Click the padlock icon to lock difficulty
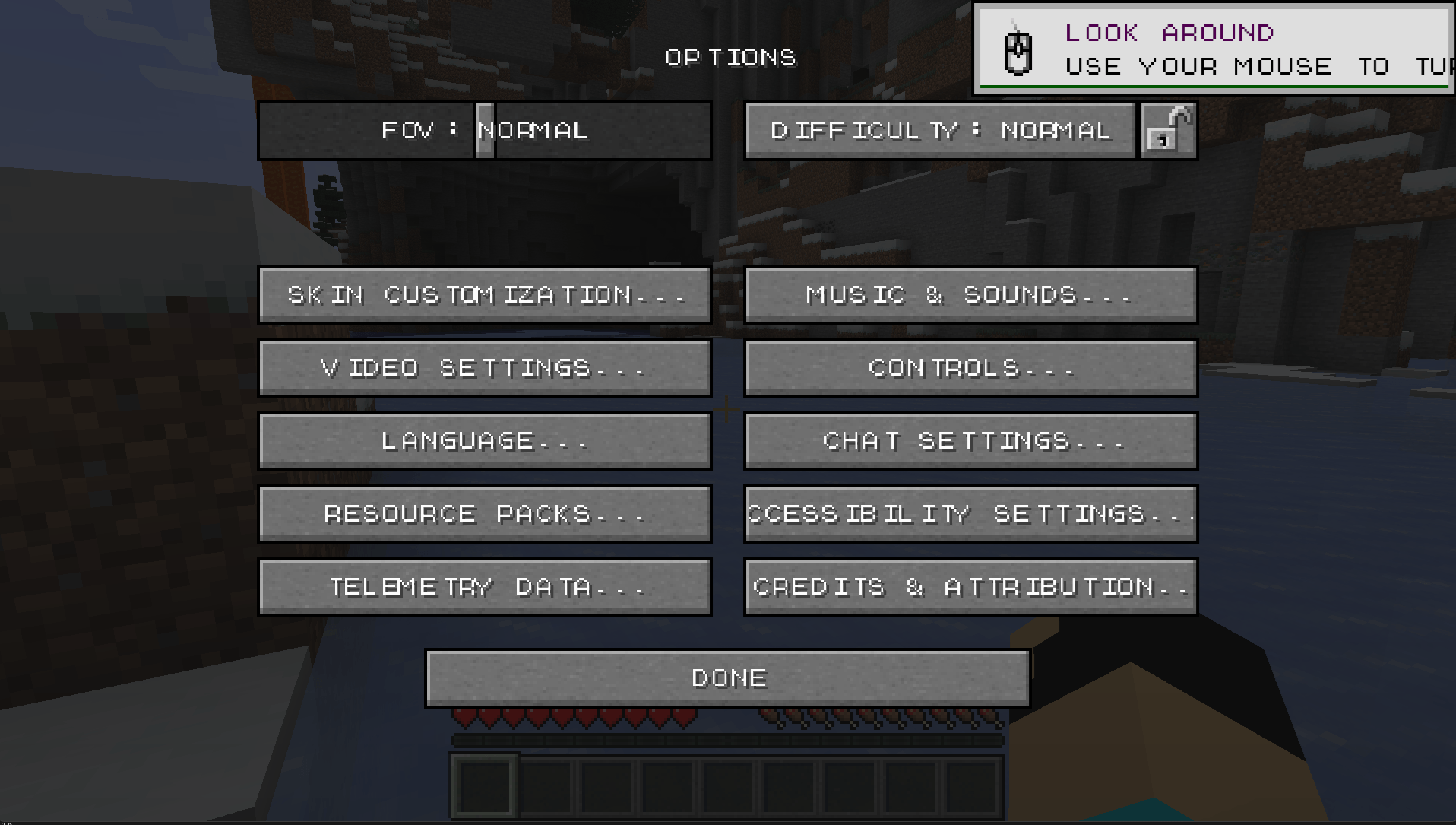Screen dimensions: 1456x825 click(1168, 130)
